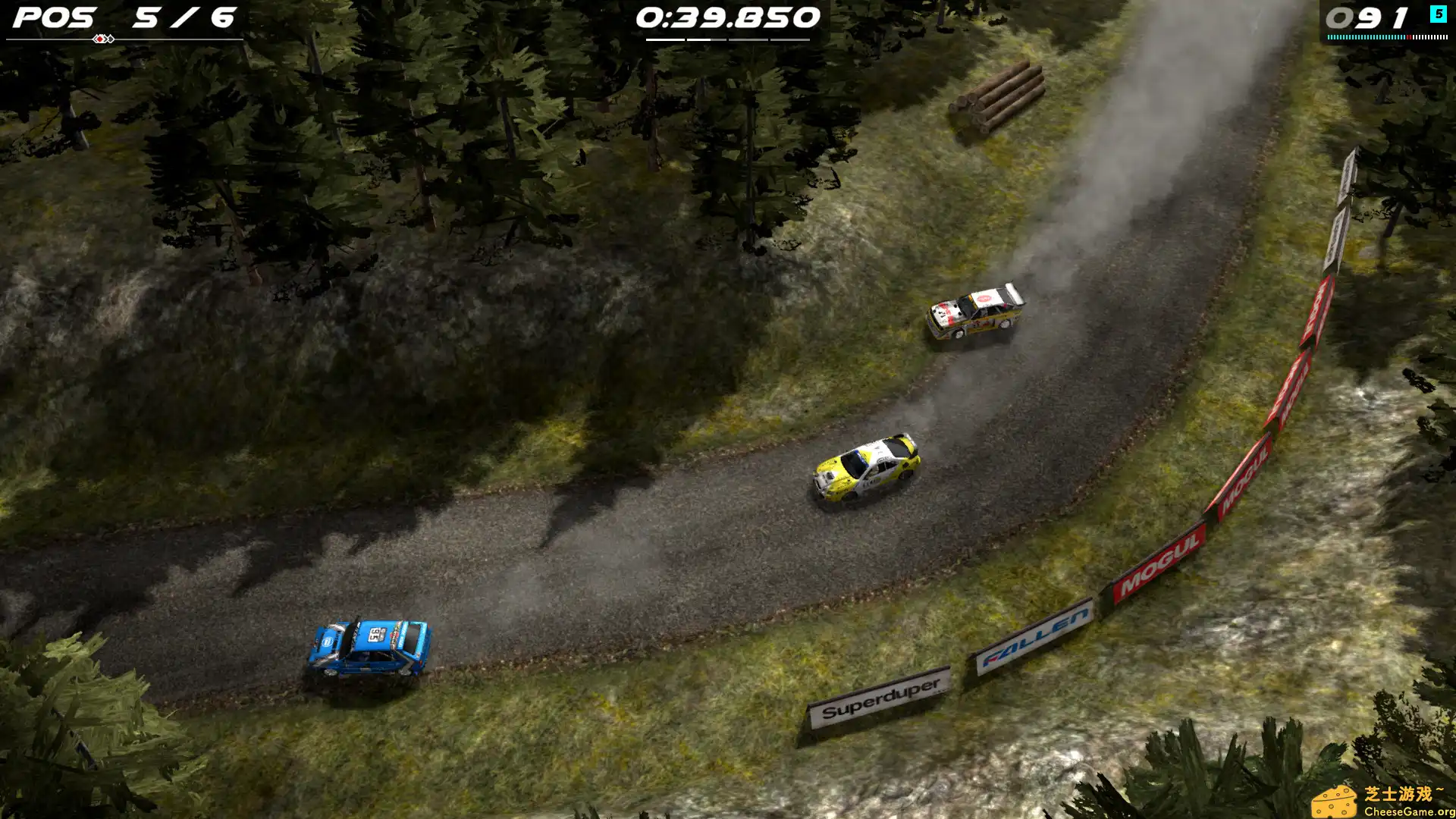
Task: Click the POS label in the HUD
Action: pyautogui.click(x=53, y=17)
